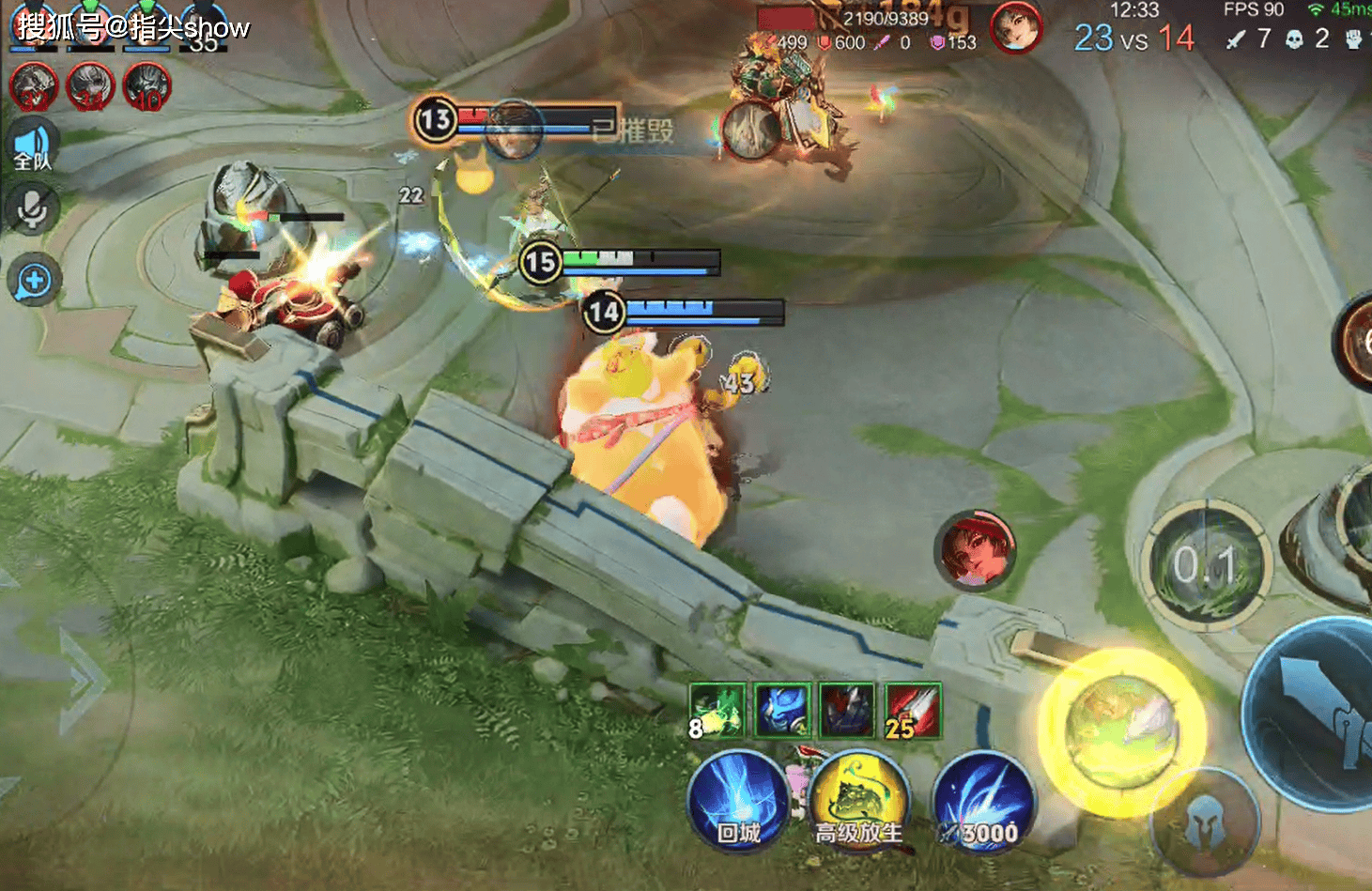Screen dimensions: 1372x891
Task: Use the 高级放生 summoner spell
Action: click(858, 801)
